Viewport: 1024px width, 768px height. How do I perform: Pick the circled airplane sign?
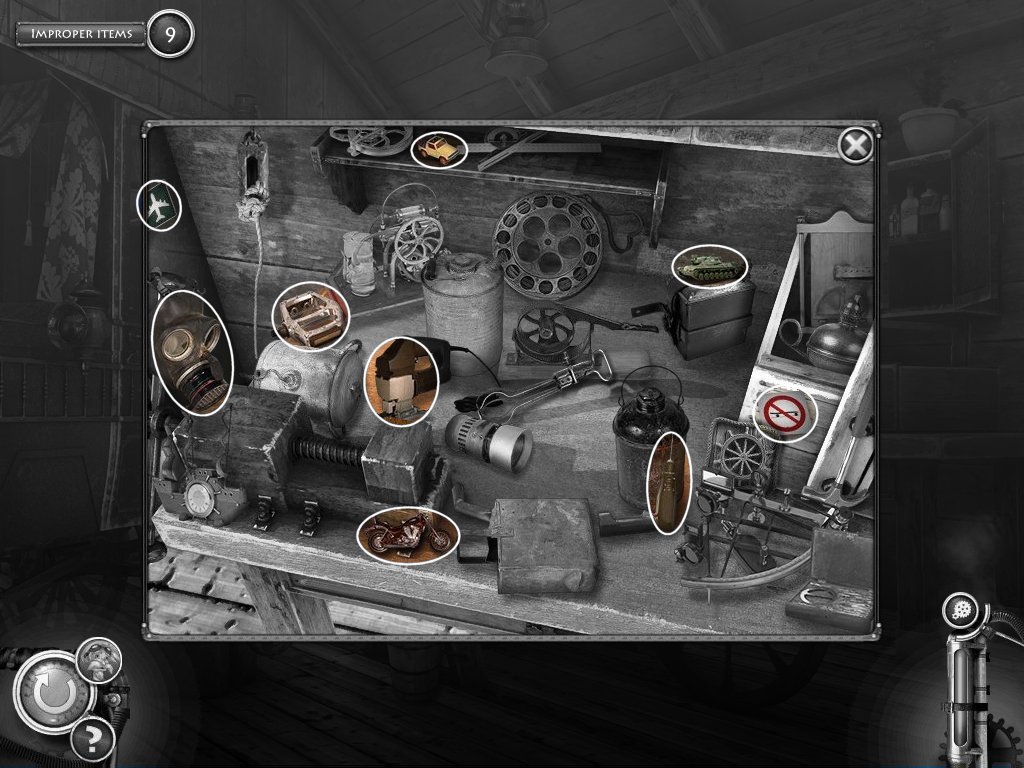(158, 207)
